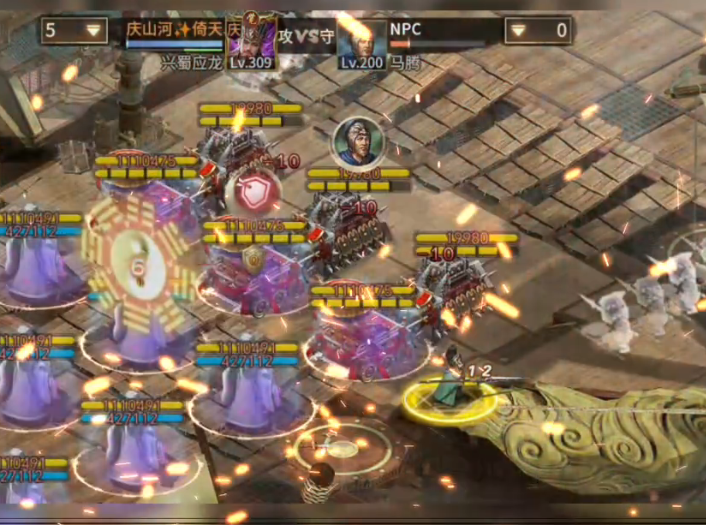Viewport: 706px width, 525px height.
Task: Expand the defender's troop count dropdown showing 0
Action: coord(537,30)
